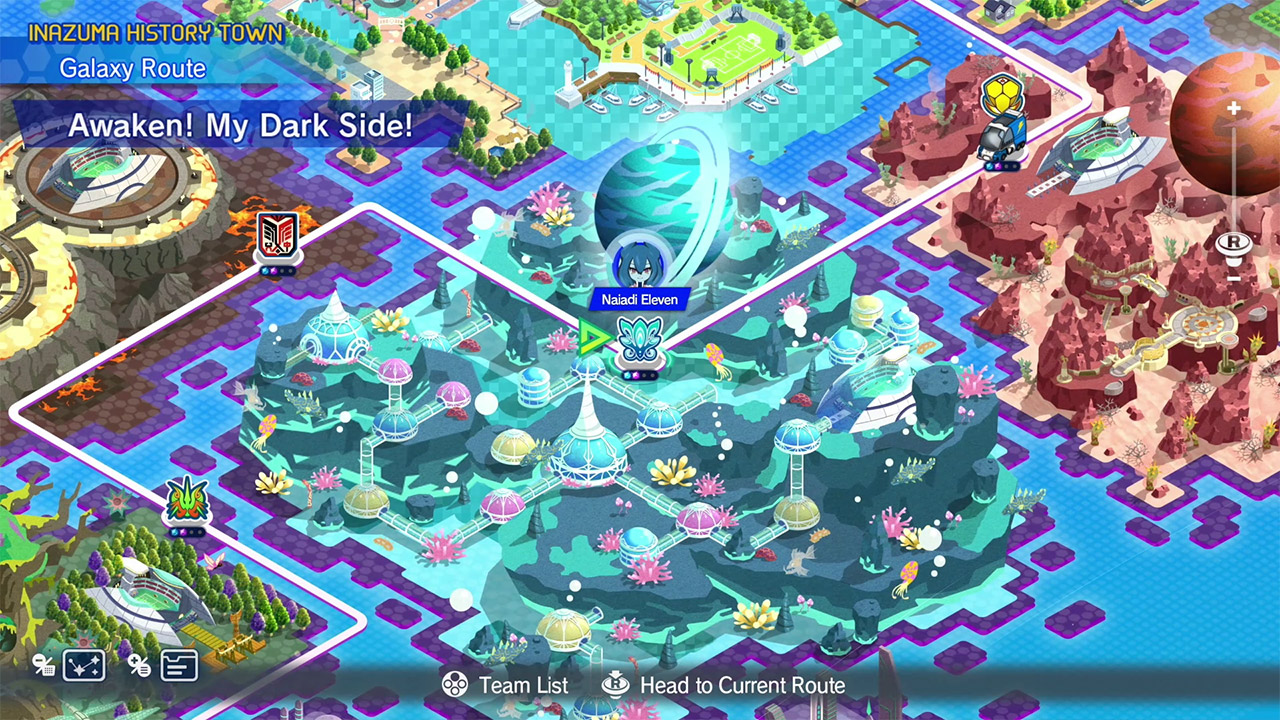Screen dimensions: 1280x720
Task: Click the map zoom-out minus sign
Action: pos(1235,277)
